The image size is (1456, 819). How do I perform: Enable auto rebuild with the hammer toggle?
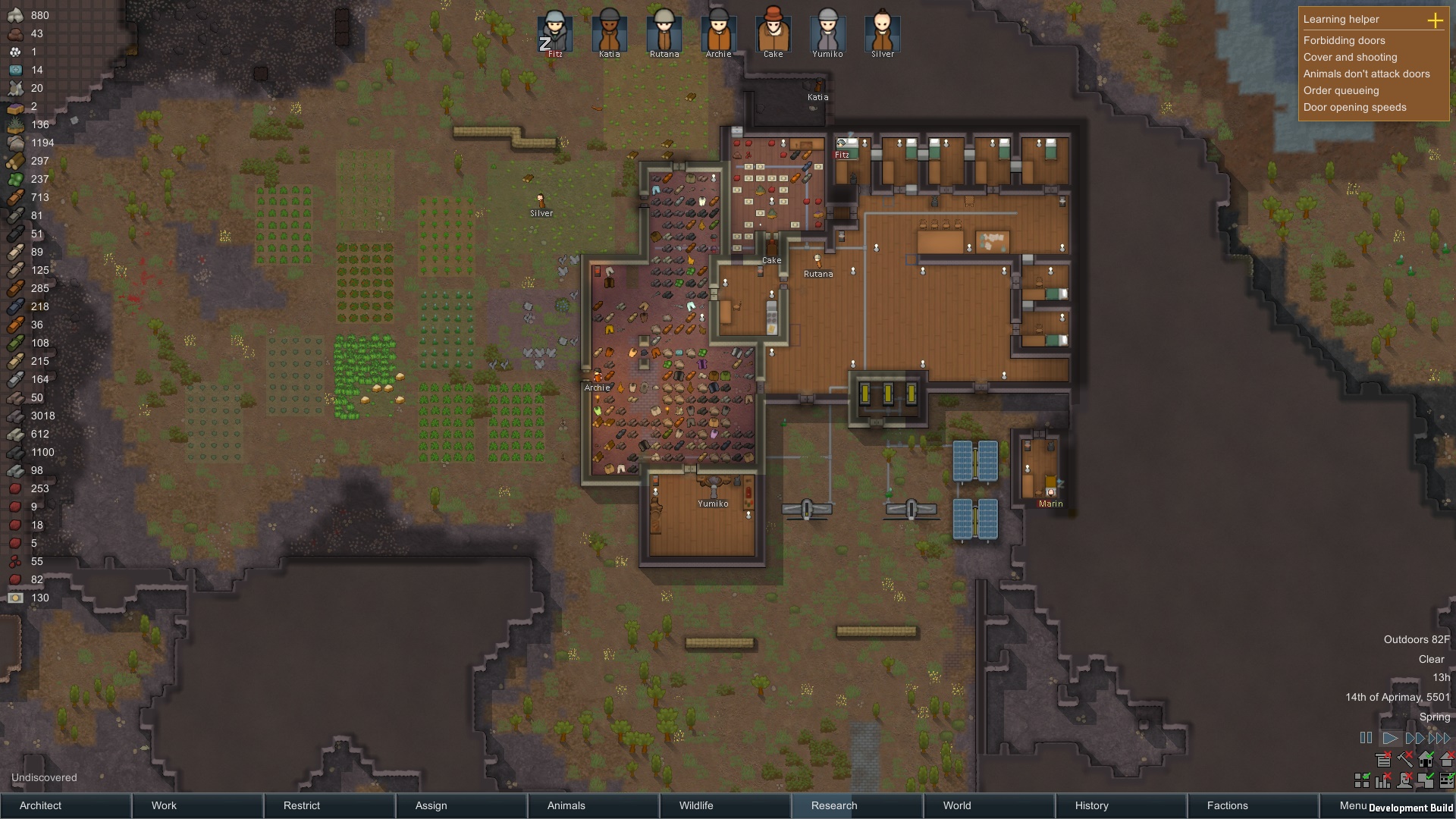pyautogui.click(x=1404, y=761)
